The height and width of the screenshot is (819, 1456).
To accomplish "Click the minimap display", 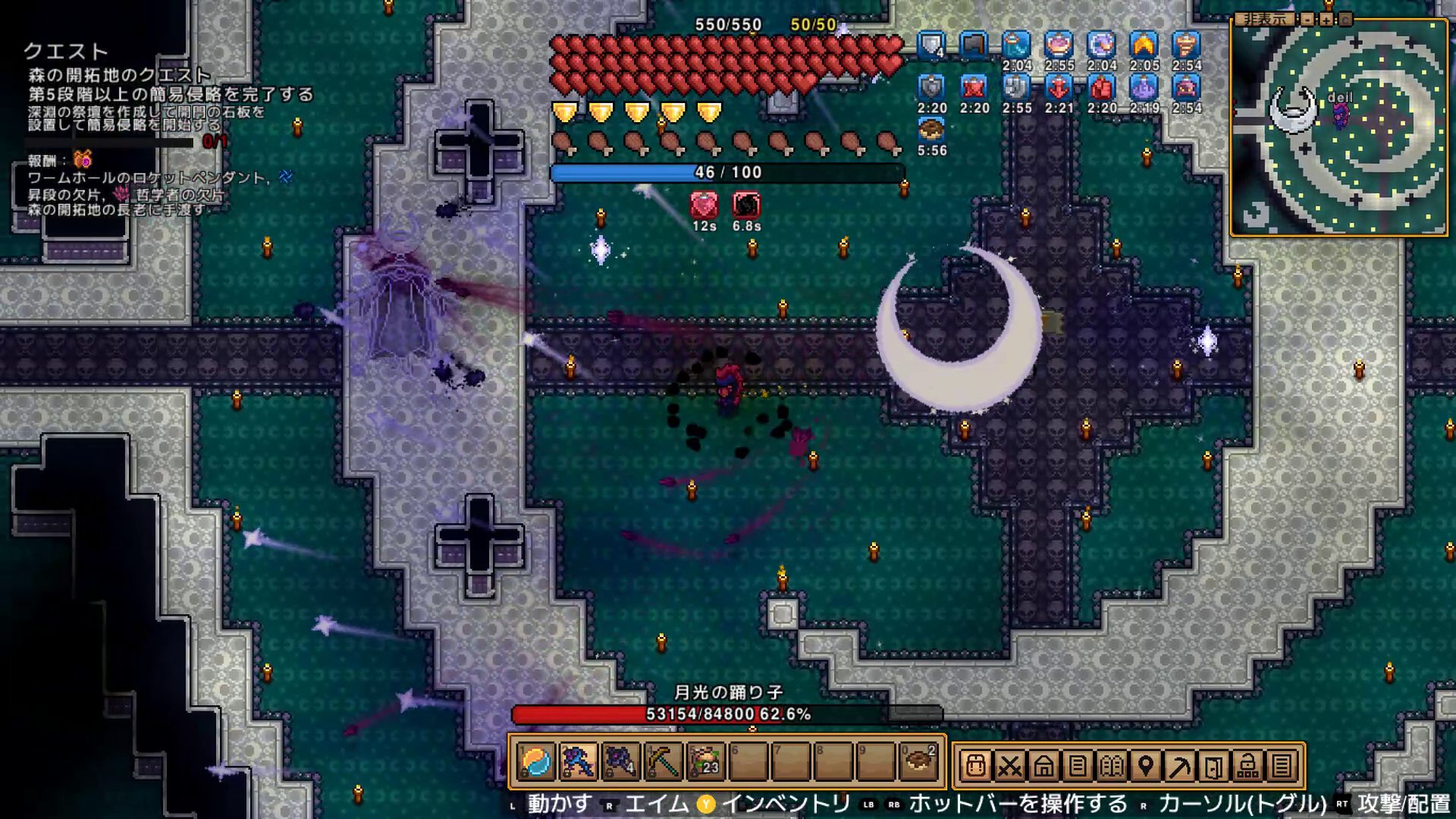I will click(1338, 129).
